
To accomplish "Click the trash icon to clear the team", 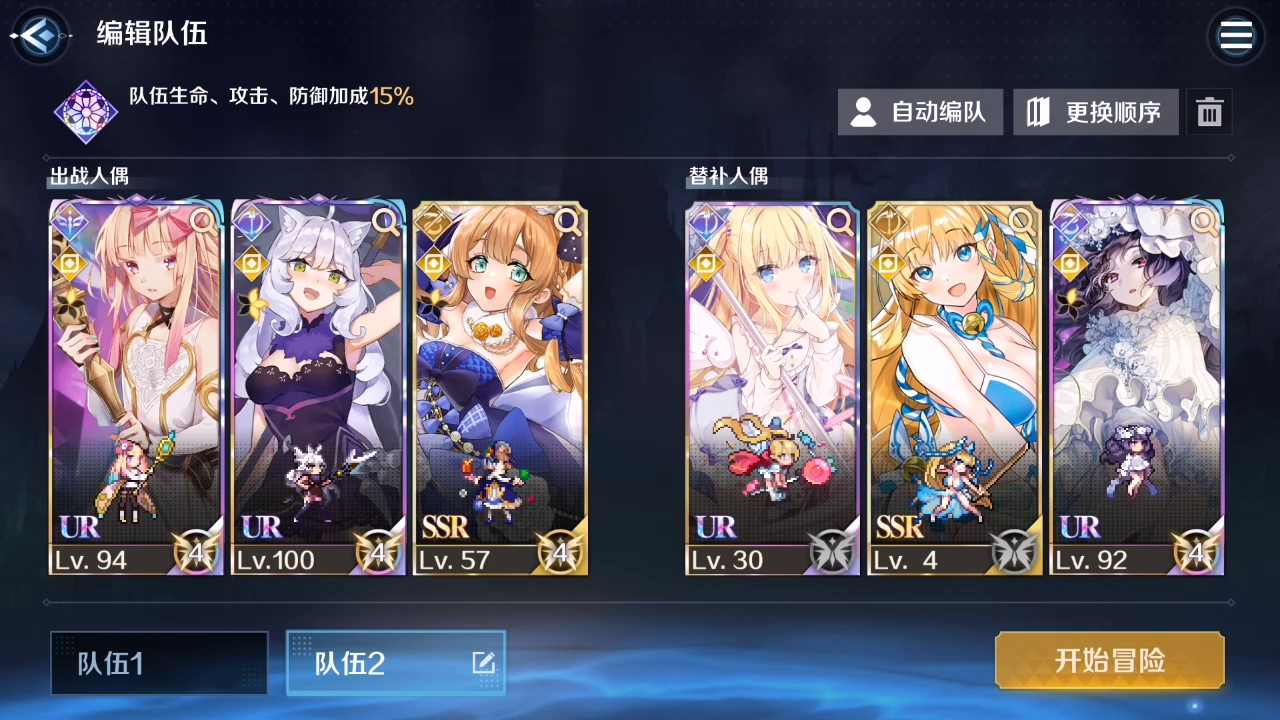I will coord(1210,112).
